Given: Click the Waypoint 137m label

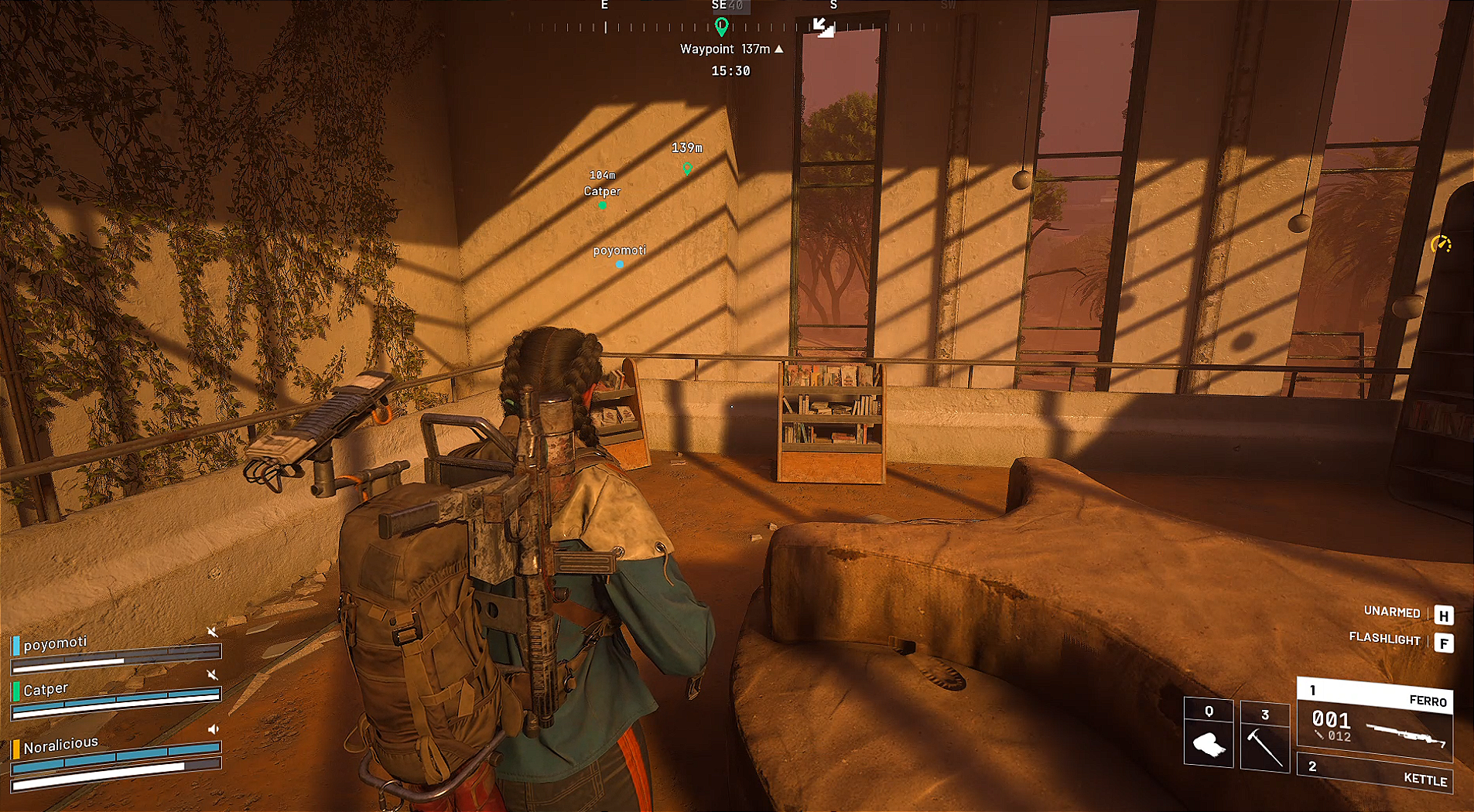Looking at the screenshot, I should (724, 48).
